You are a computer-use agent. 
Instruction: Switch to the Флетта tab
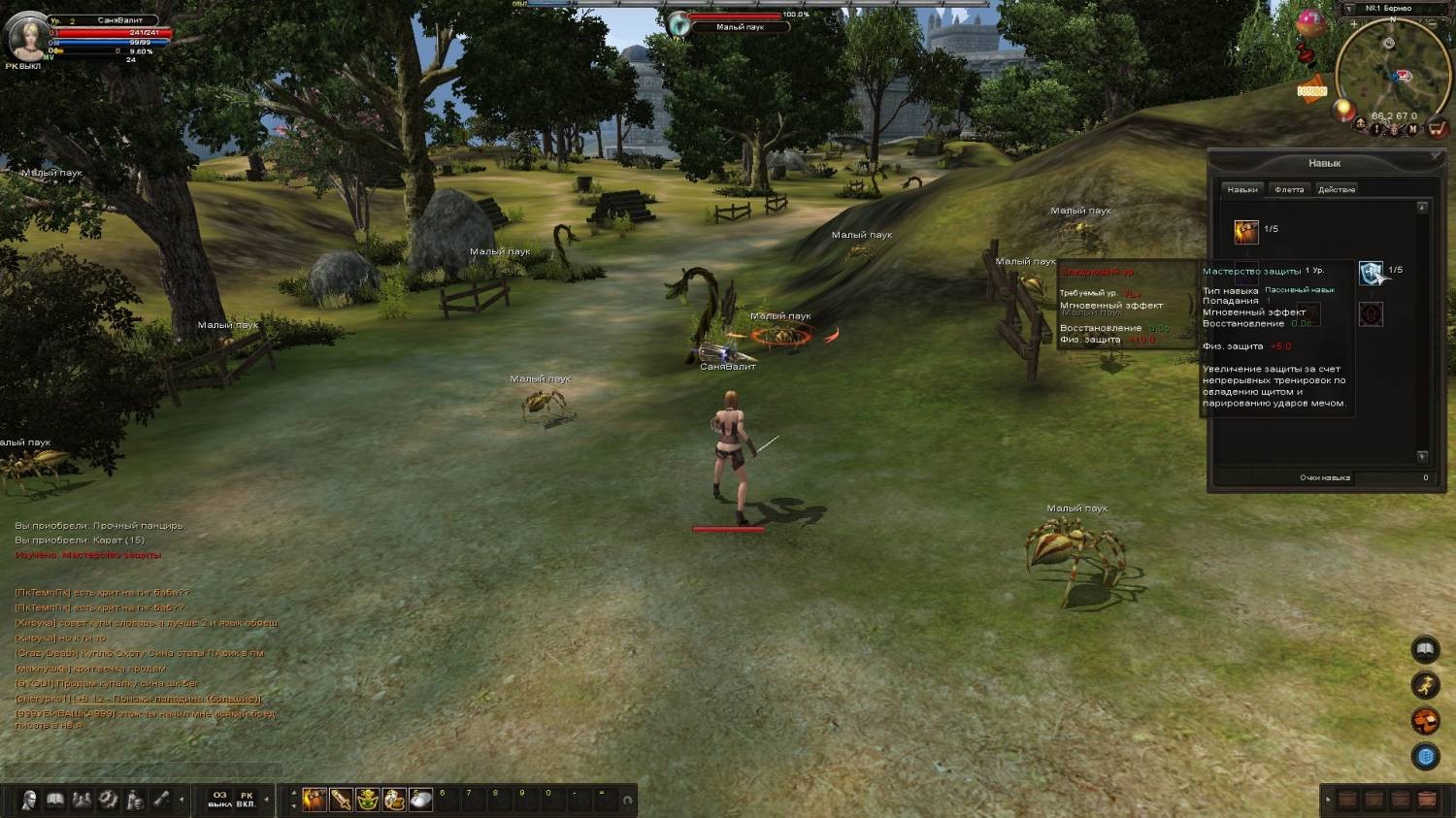click(x=1289, y=189)
